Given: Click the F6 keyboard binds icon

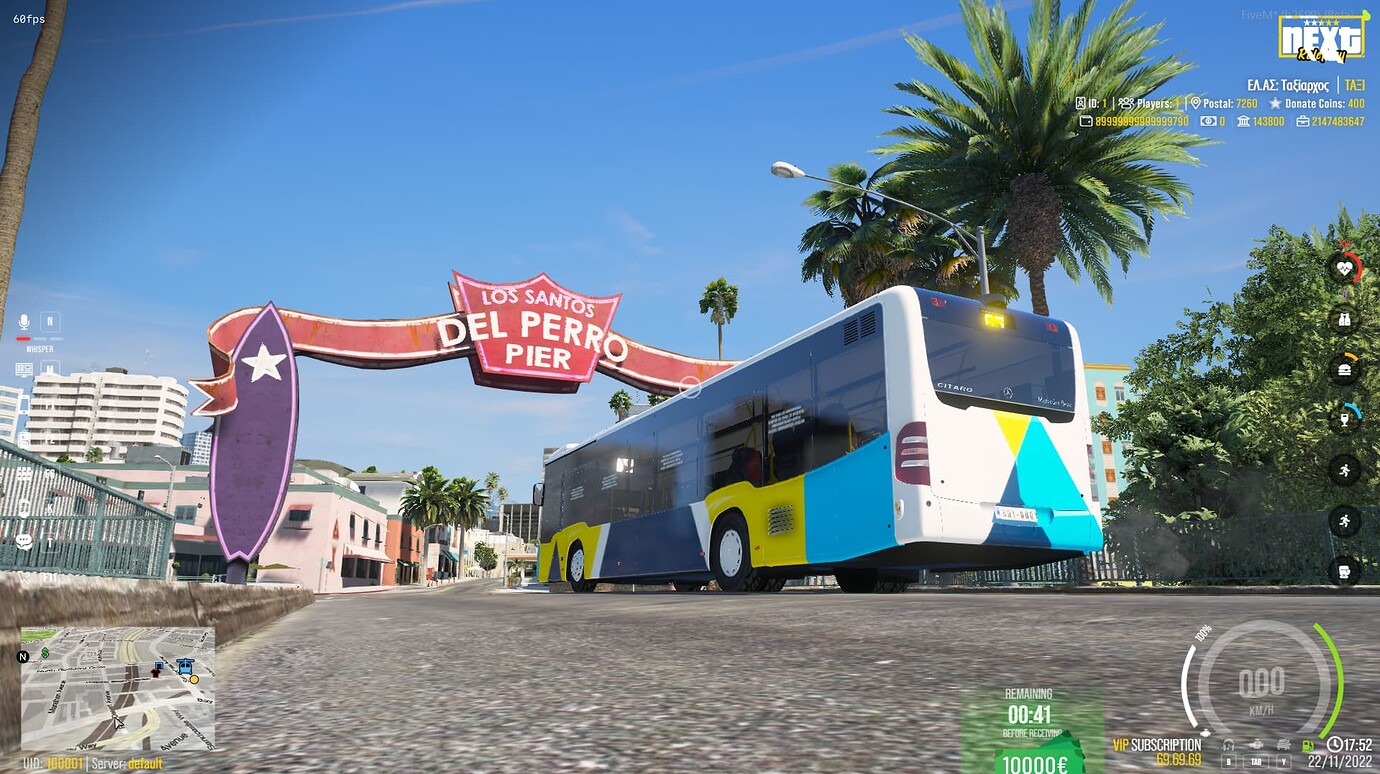Looking at the screenshot, I should coord(23,473).
